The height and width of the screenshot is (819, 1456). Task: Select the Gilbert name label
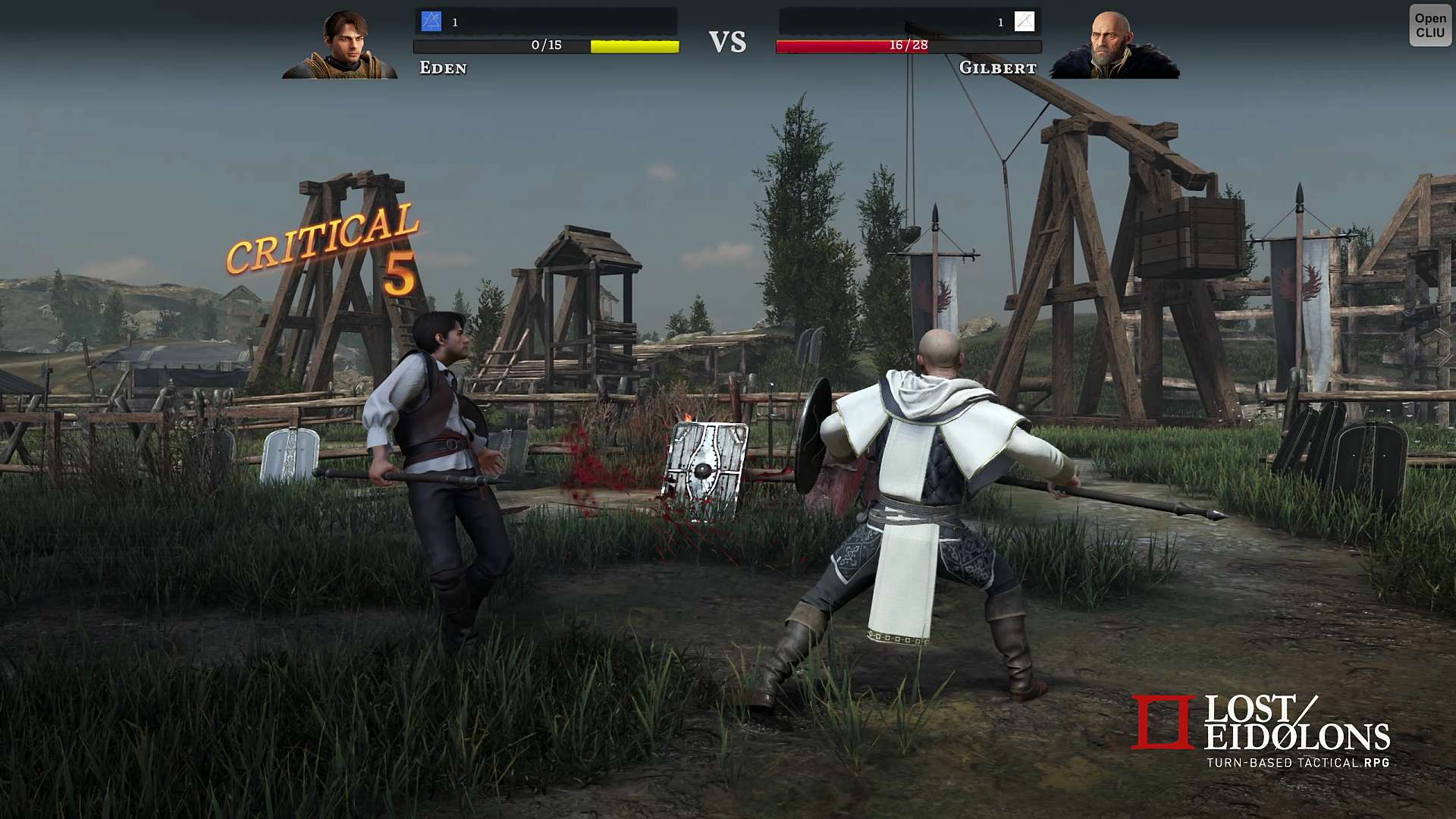(997, 69)
